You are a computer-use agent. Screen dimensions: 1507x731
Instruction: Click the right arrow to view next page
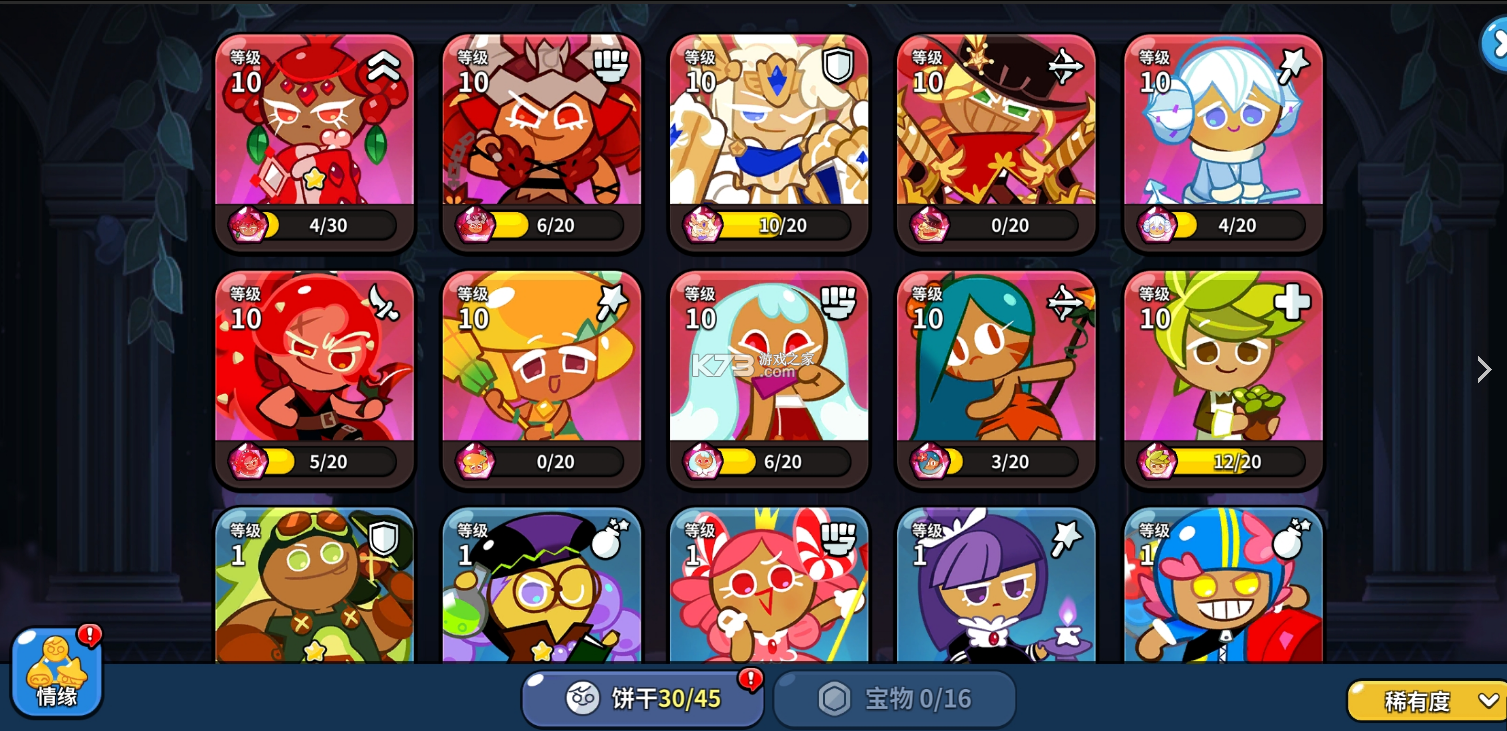[1484, 369]
